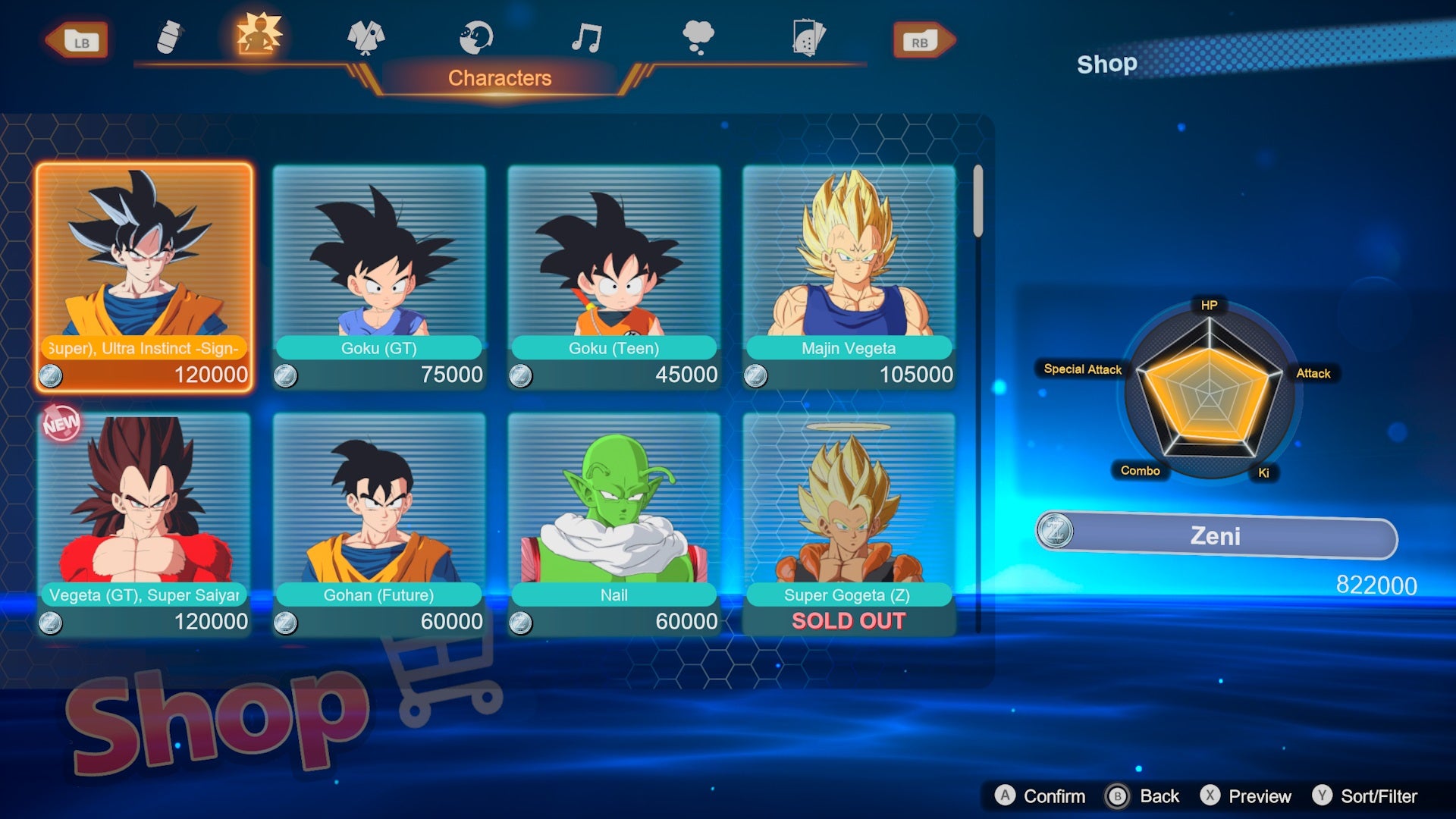Image resolution: width=1456 pixels, height=819 pixels.
Task: Open the cards shop category
Action: 810,36
